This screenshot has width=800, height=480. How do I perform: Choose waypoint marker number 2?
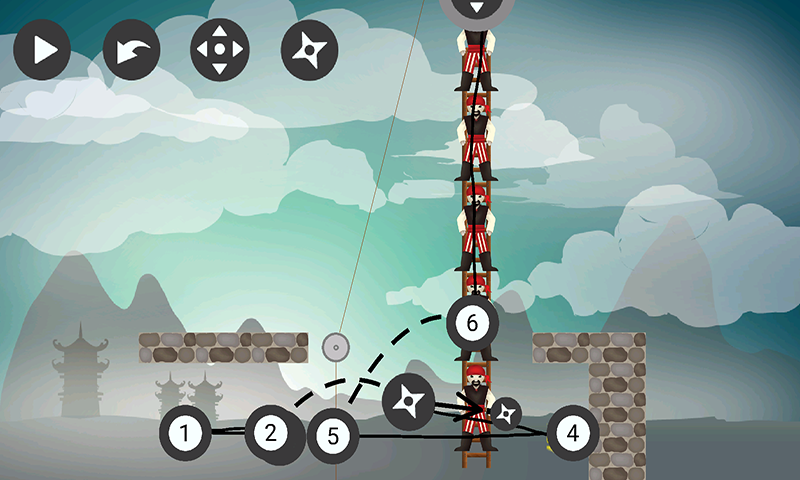point(271,434)
